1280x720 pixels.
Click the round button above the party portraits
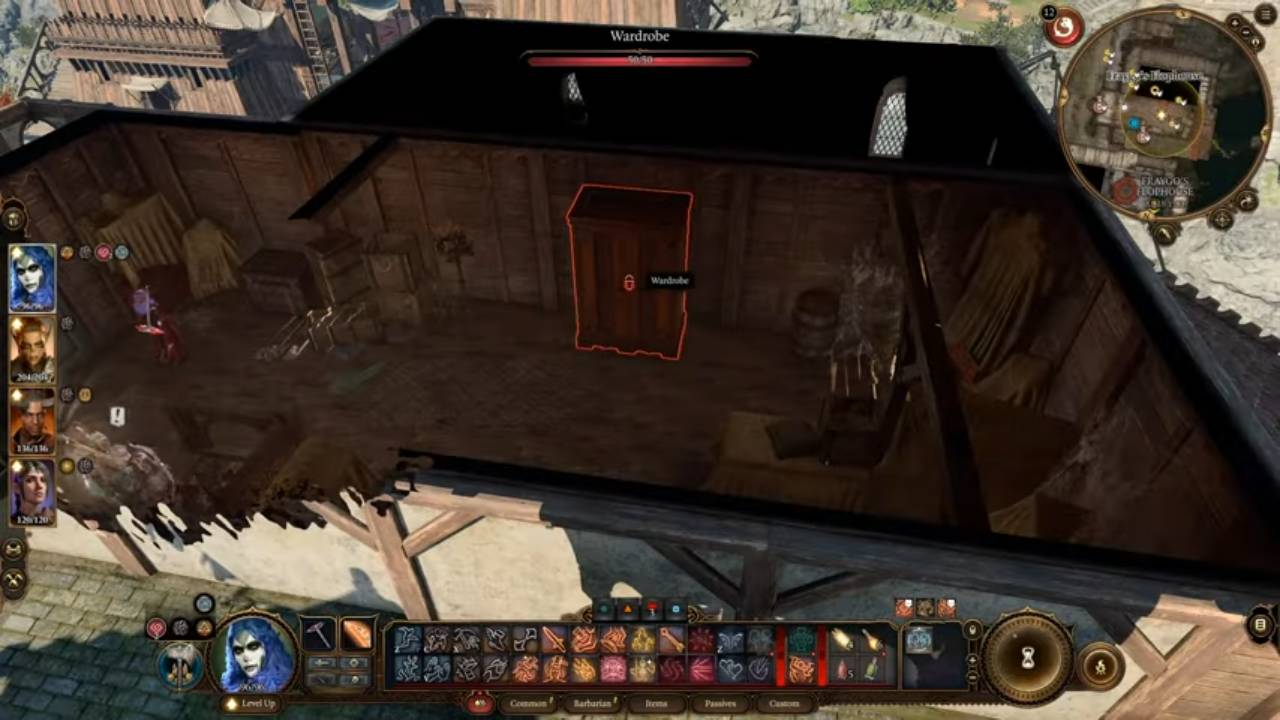pos(14,216)
